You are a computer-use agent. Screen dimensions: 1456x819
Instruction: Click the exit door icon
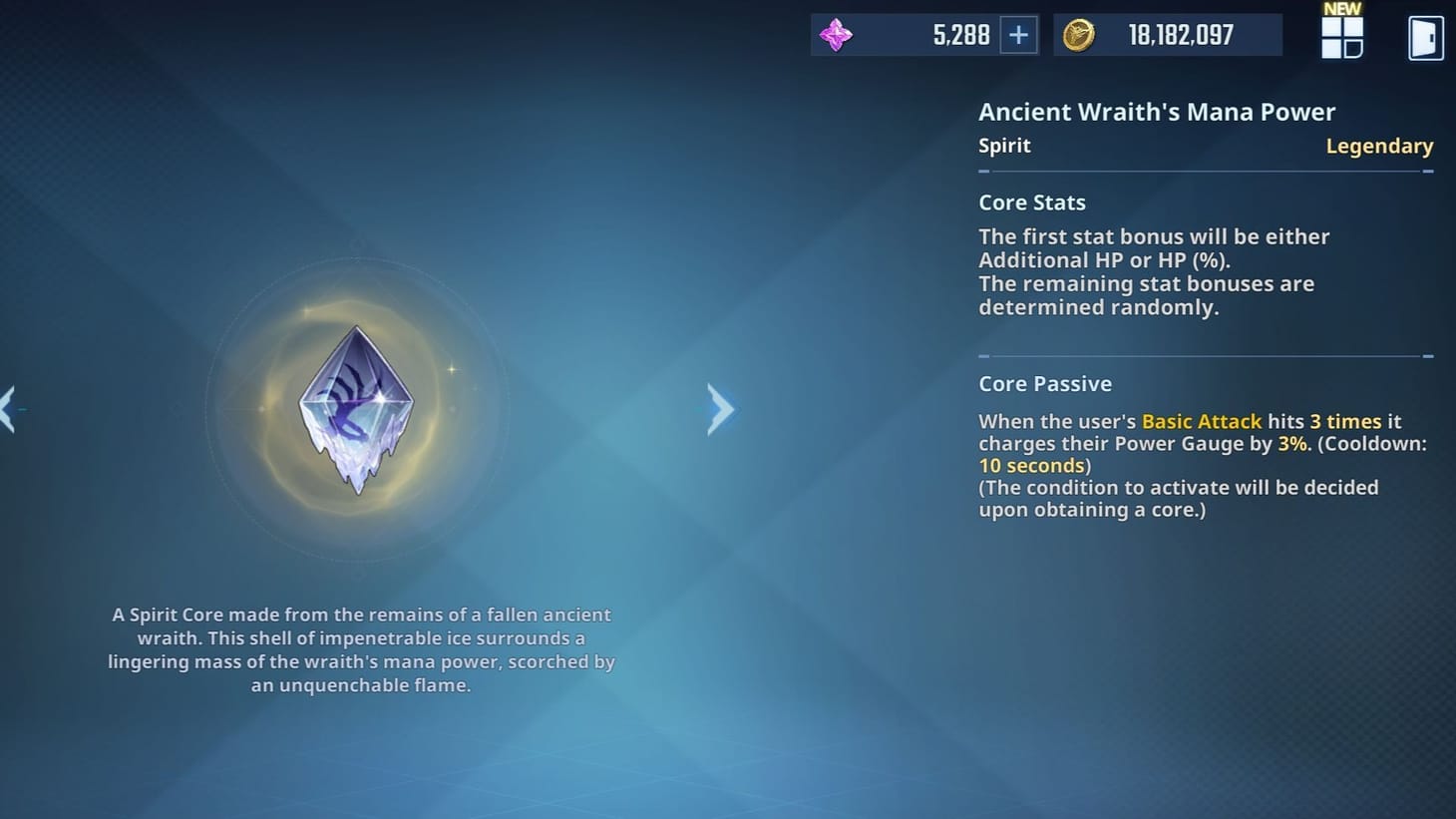tap(1425, 38)
